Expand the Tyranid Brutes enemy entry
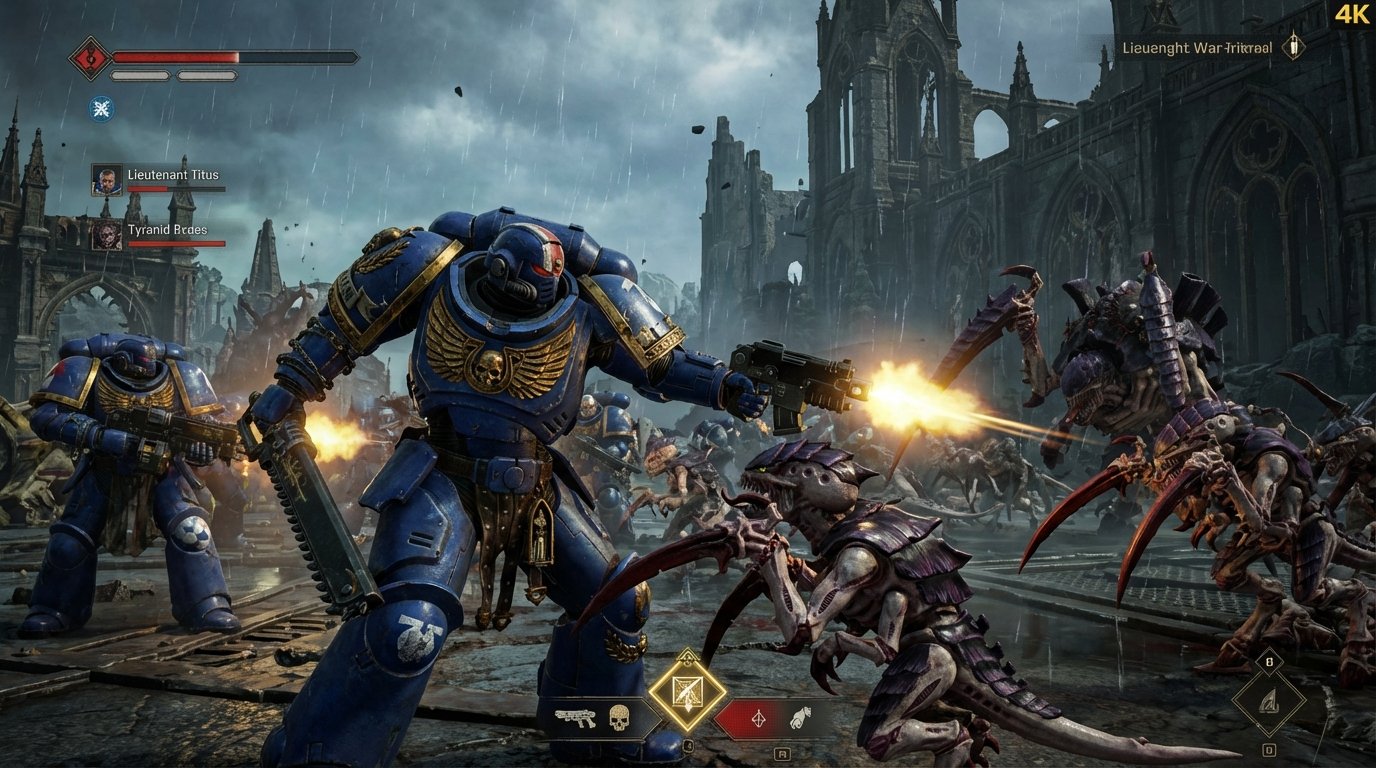The width and height of the screenshot is (1376, 768). point(167,229)
